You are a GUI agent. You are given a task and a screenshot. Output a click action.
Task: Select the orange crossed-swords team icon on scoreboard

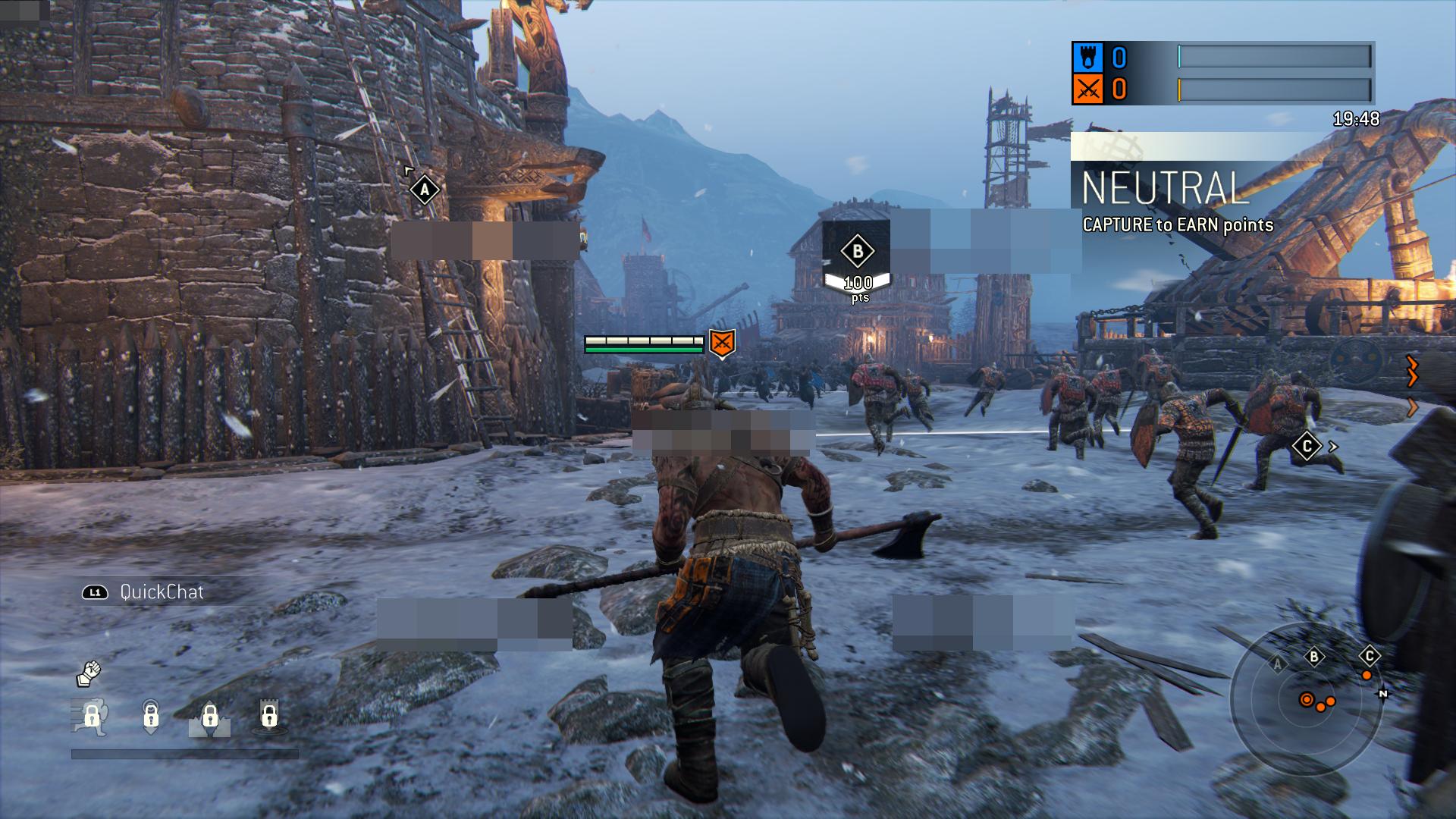click(1087, 90)
